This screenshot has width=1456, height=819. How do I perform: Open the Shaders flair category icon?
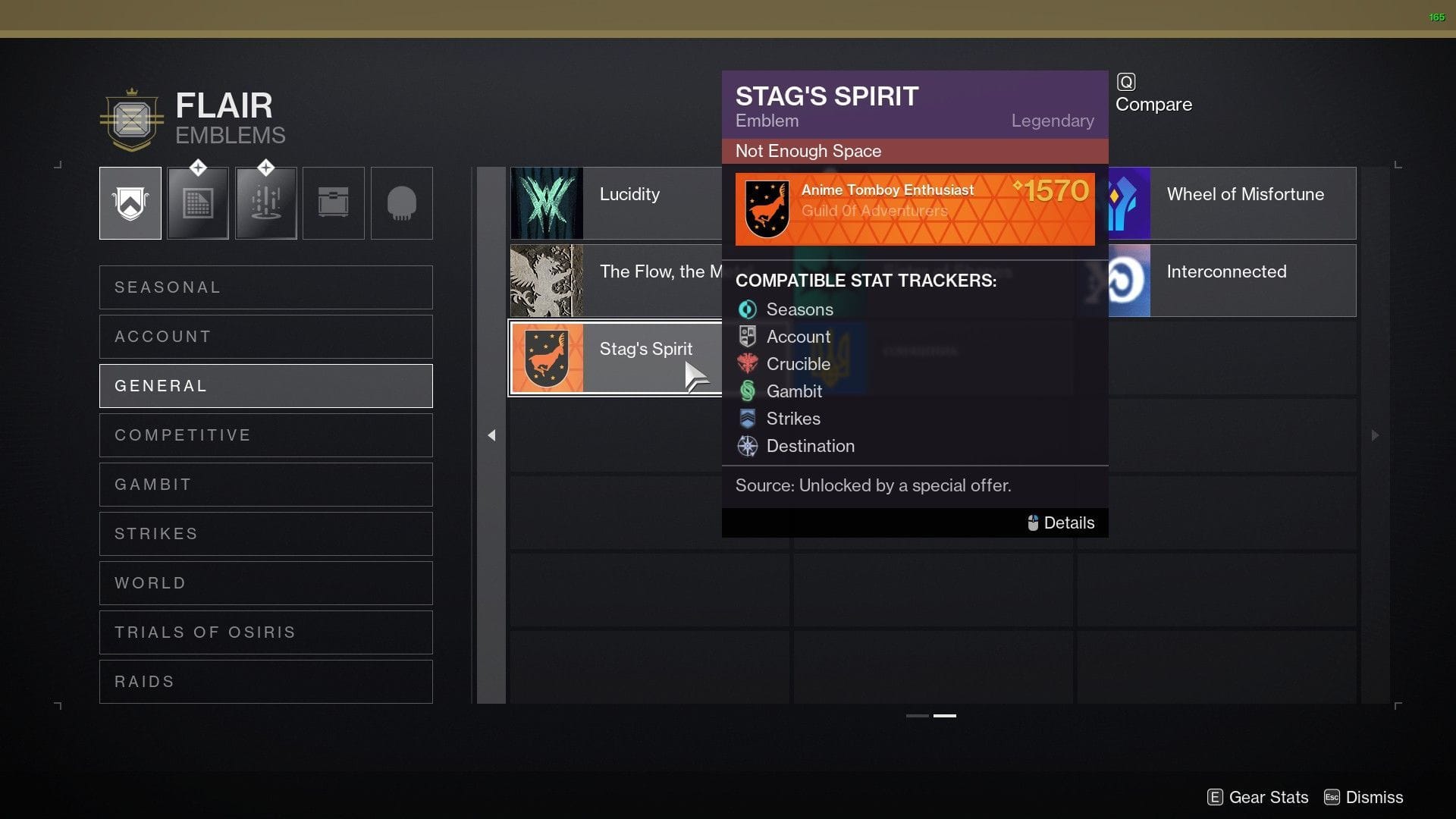(198, 202)
